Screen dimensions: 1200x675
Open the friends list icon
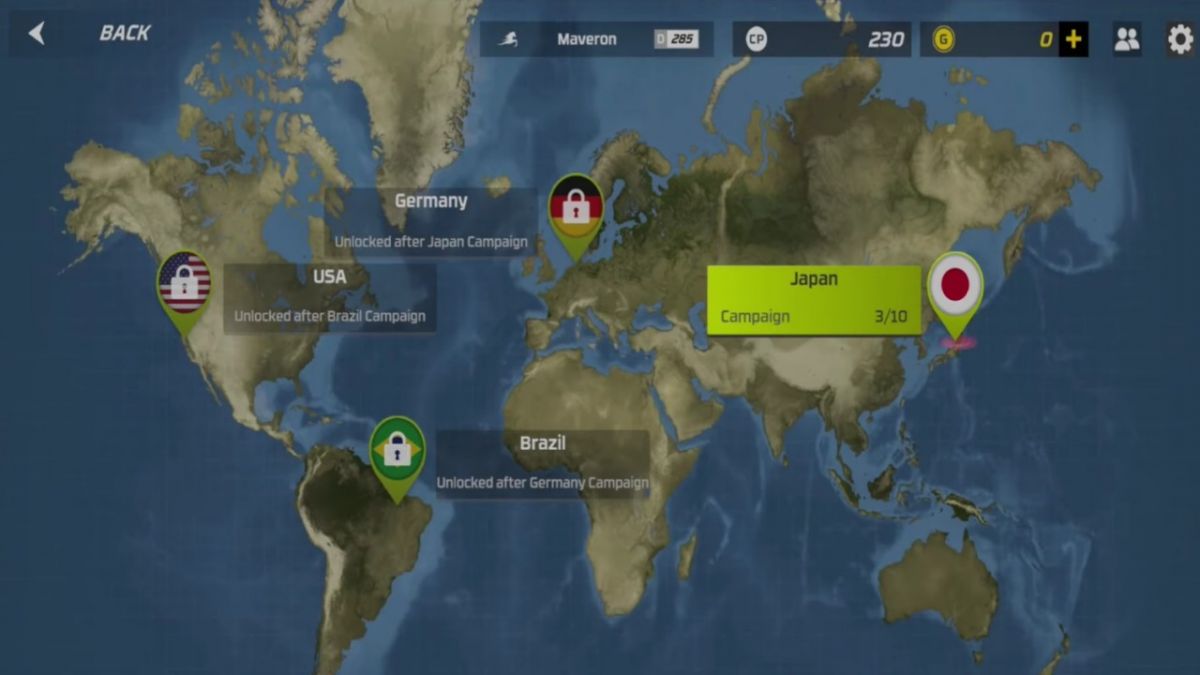tap(1126, 39)
